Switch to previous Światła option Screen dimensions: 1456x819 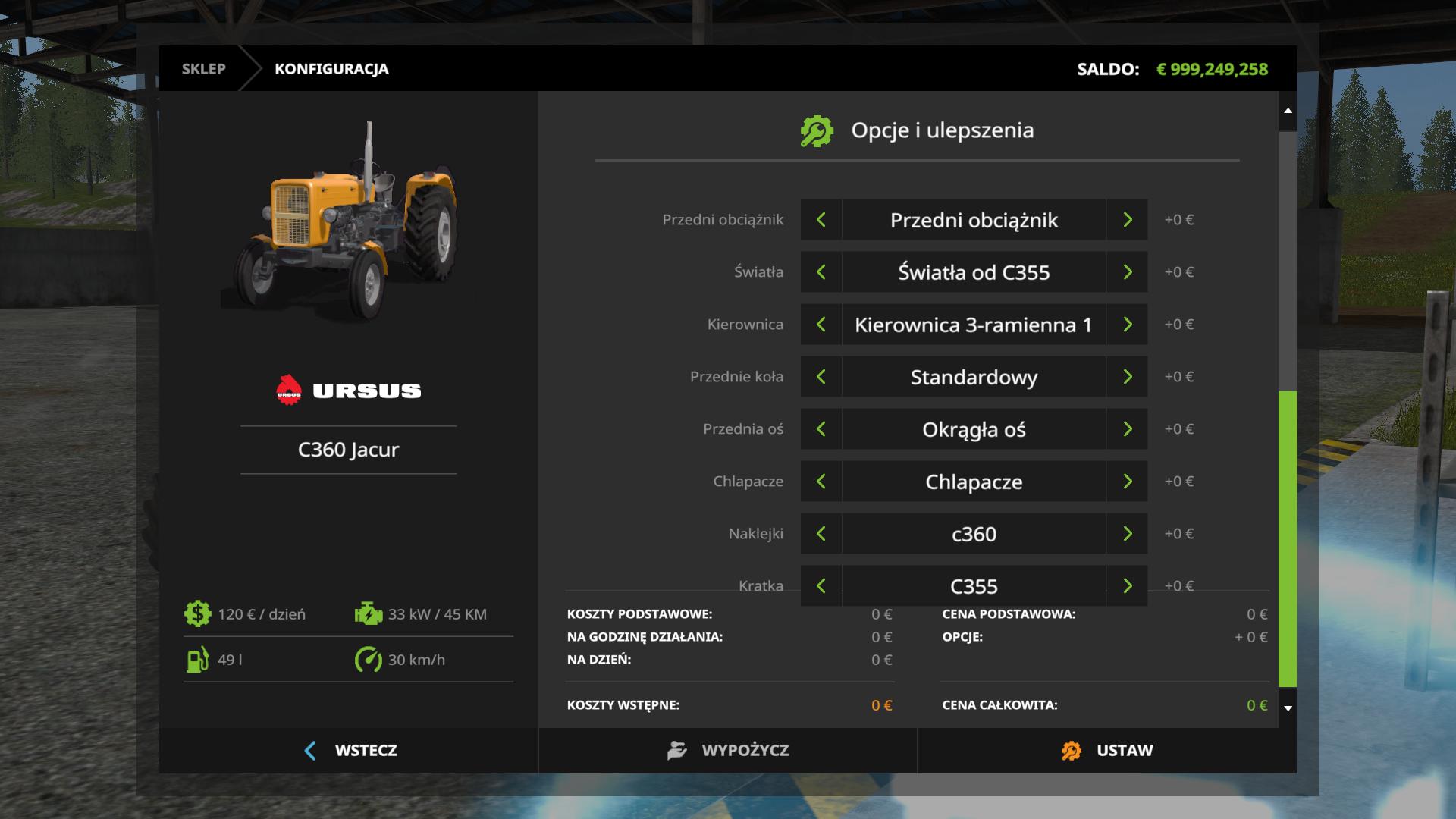point(821,272)
